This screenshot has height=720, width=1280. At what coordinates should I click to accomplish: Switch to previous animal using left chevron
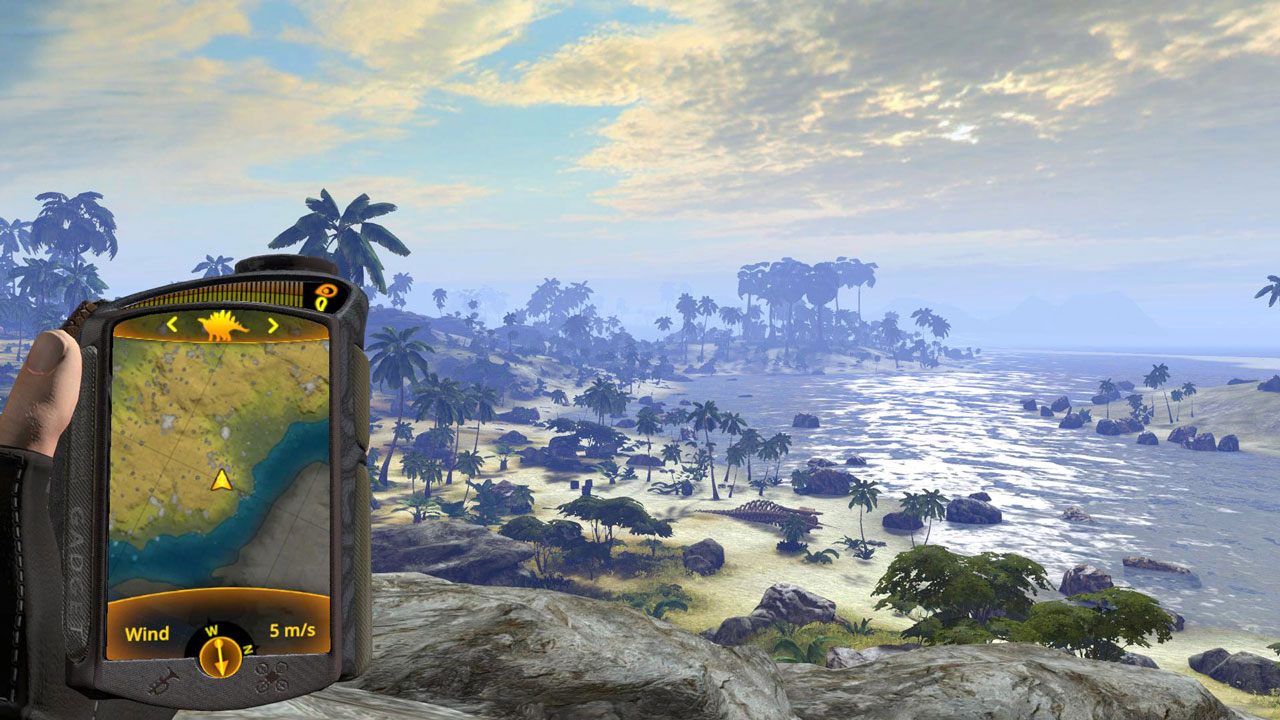pos(172,325)
